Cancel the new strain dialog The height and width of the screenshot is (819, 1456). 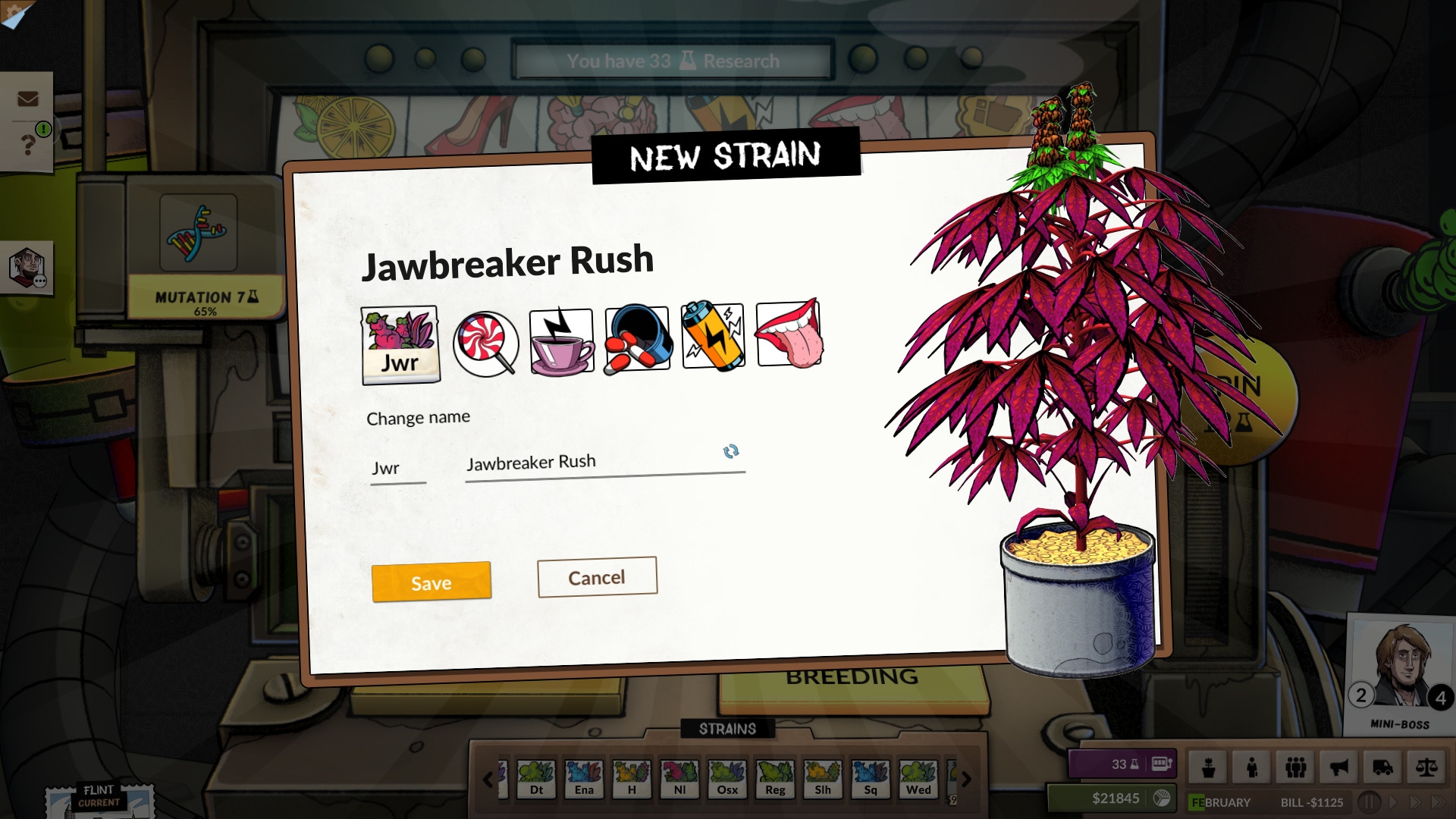[597, 577]
